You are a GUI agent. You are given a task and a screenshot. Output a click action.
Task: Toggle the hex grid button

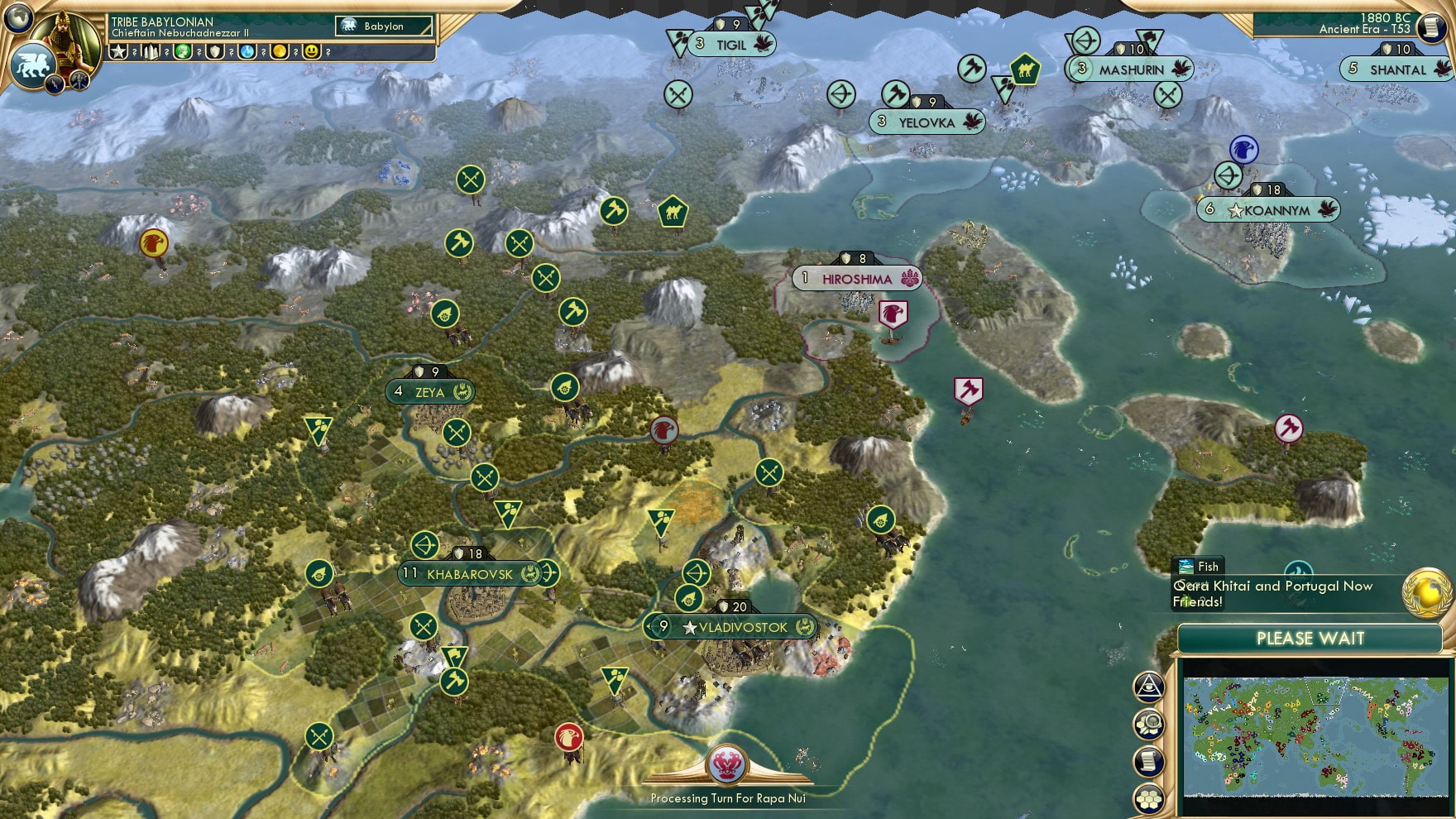[x=1149, y=799]
